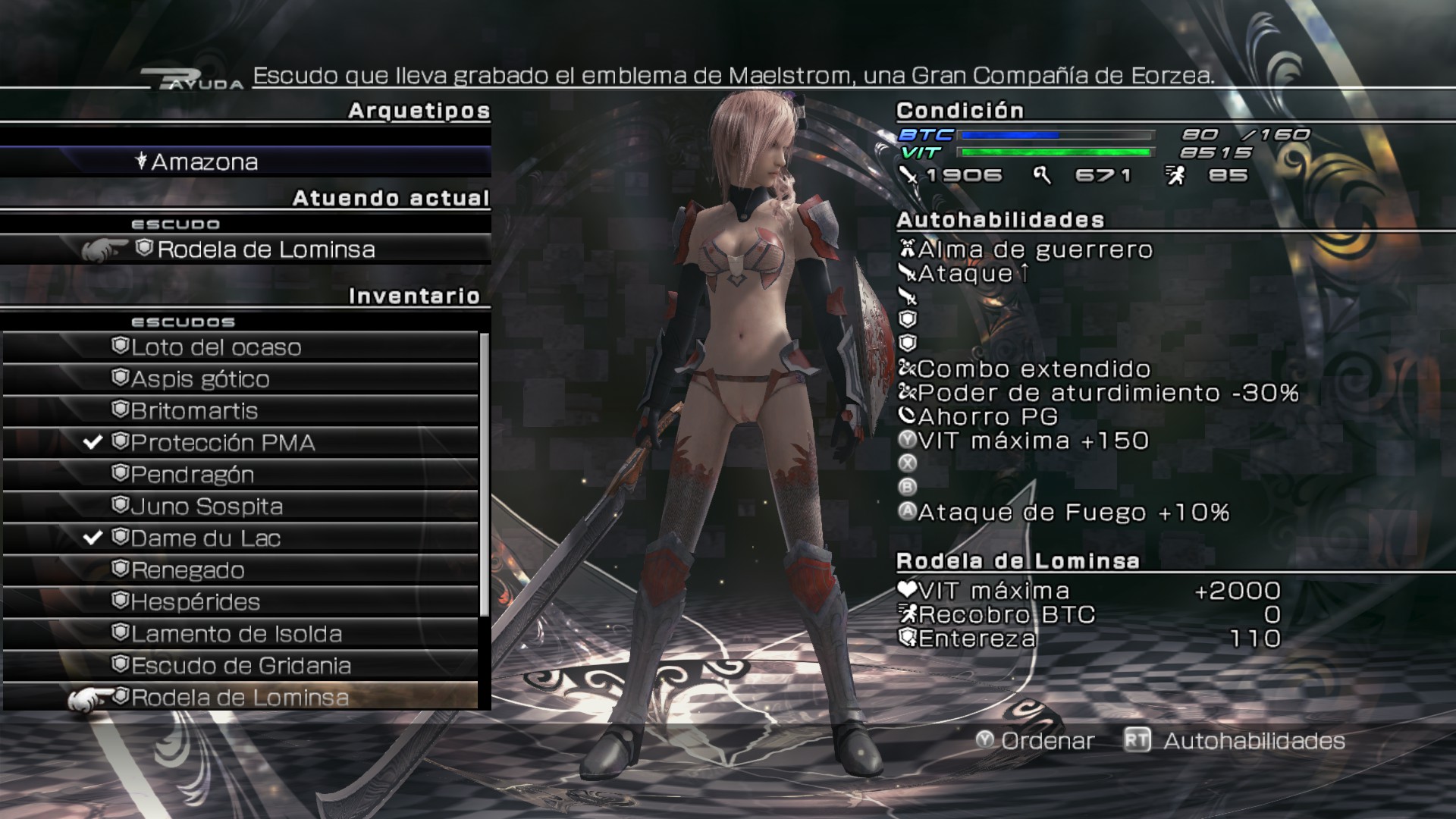Pick the Aspis gótico shield

tap(200, 379)
